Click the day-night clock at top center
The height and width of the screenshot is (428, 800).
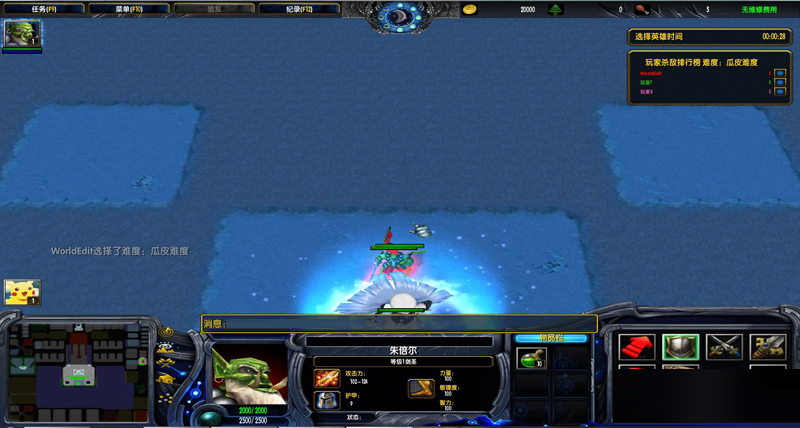pyautogui.click(x=400, y=16)
